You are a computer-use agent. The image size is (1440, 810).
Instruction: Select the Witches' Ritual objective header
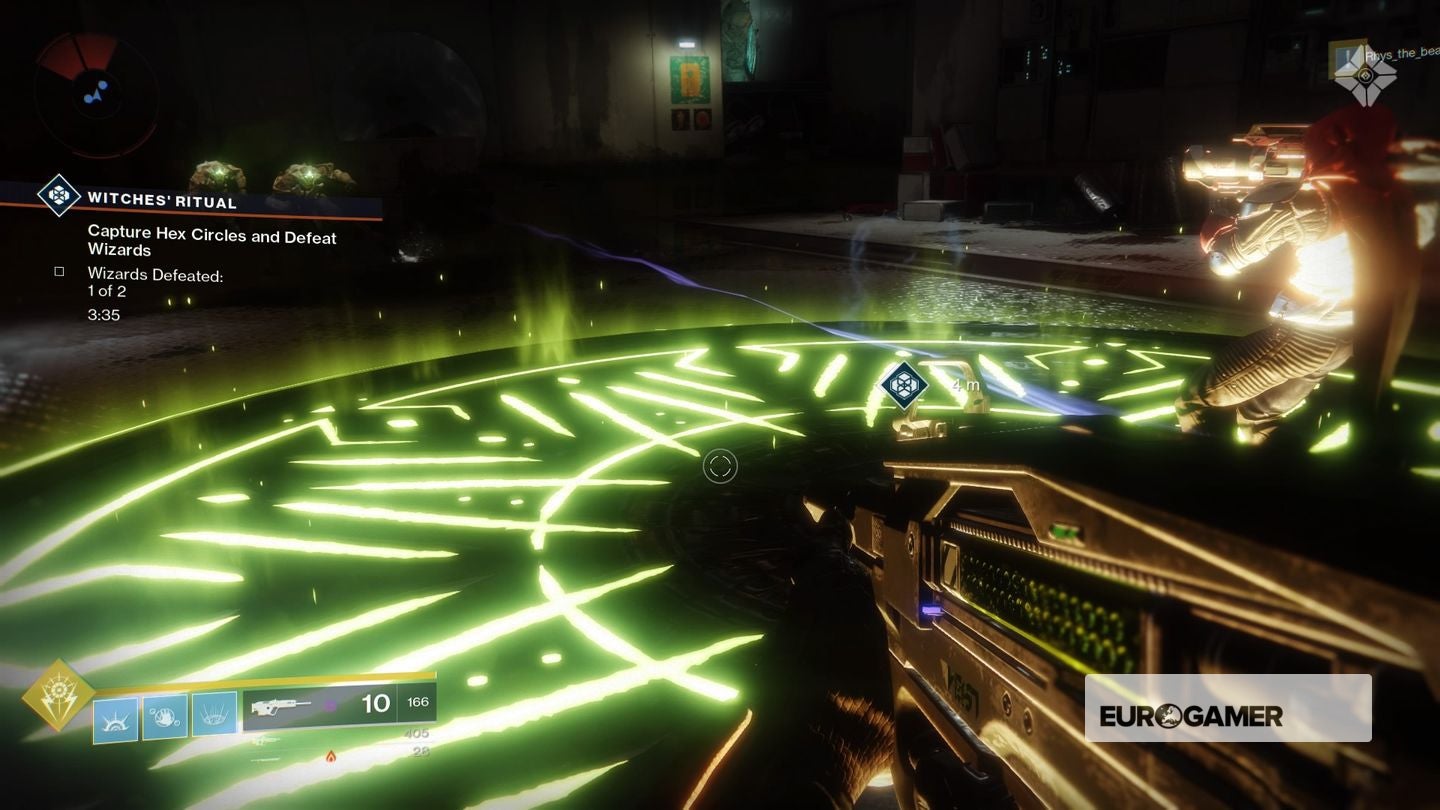point(162,199)
